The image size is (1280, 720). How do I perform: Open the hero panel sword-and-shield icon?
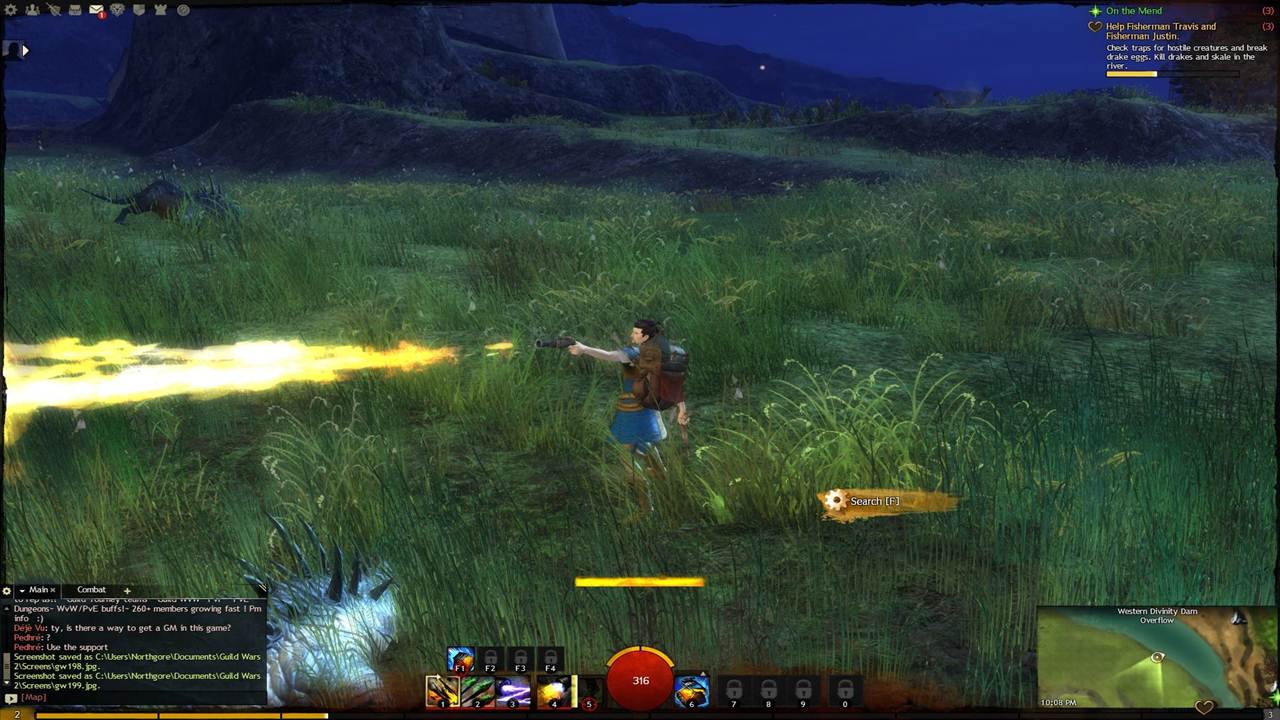pyautogui.click(x=53, y=10)
